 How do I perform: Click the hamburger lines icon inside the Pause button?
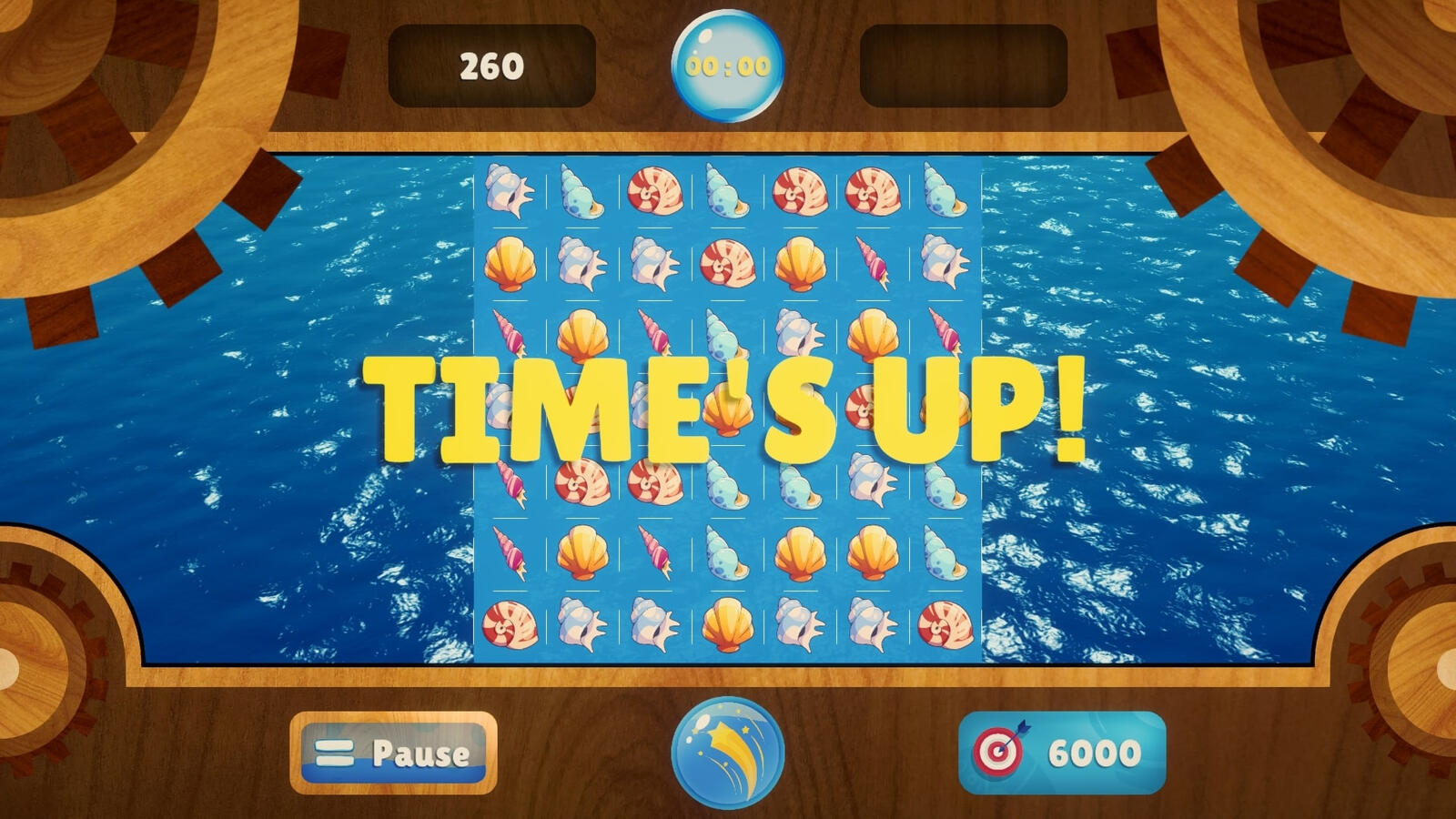[332, 753]
